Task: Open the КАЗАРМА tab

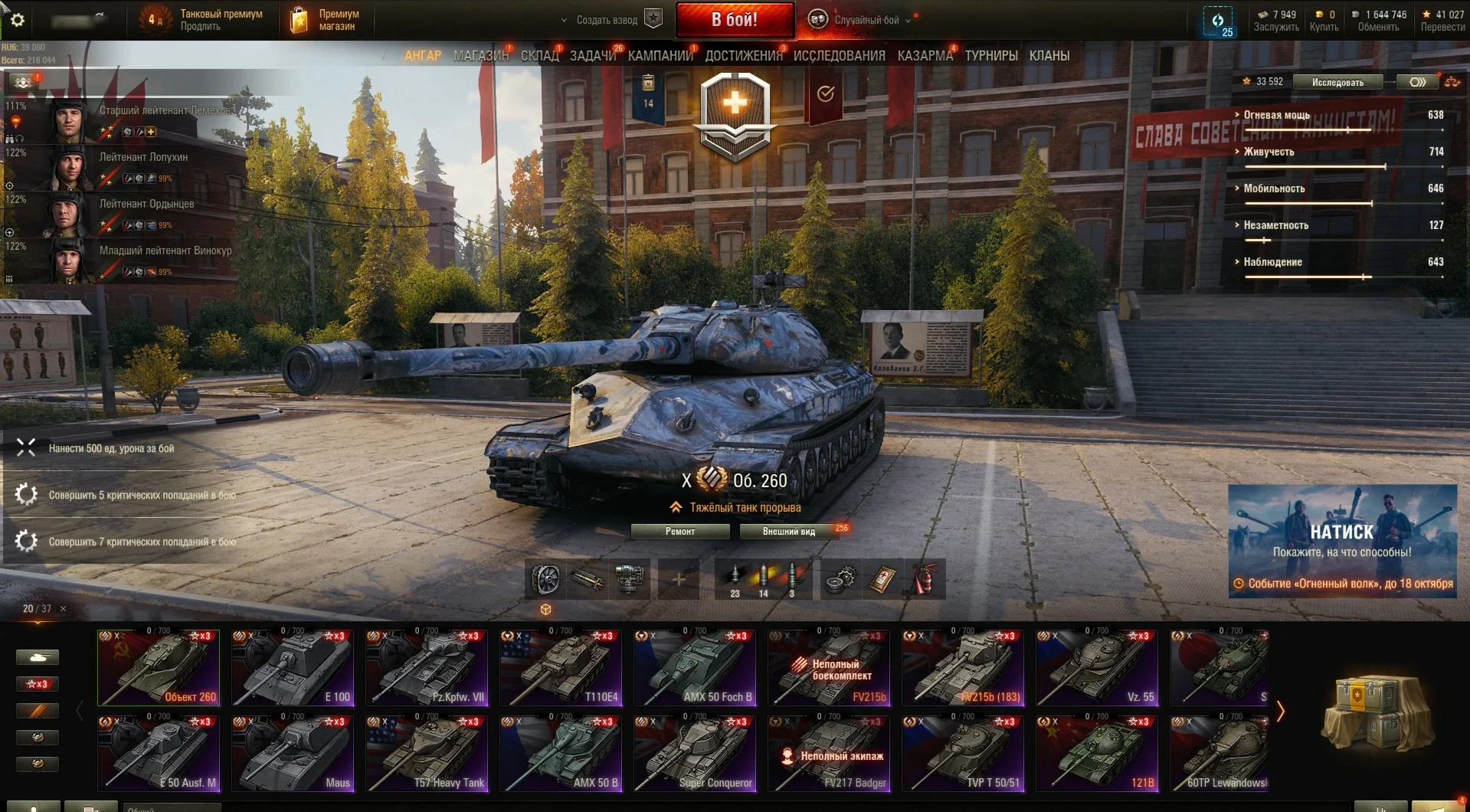Action: point(925,55)
